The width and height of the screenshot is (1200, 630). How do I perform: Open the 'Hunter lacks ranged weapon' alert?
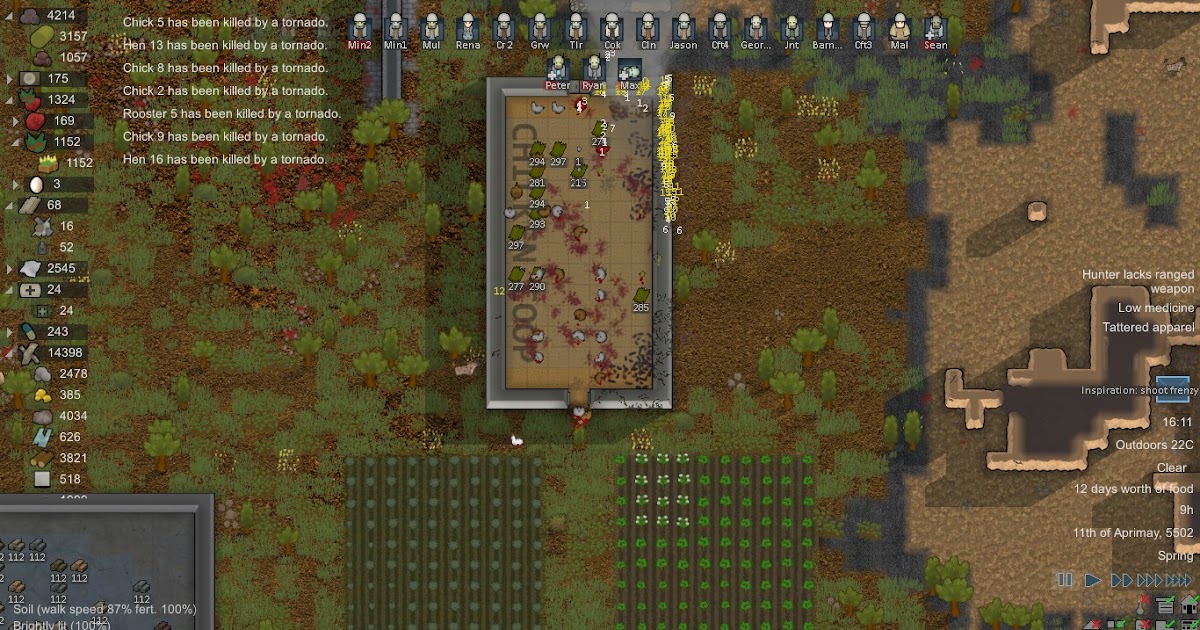[1138, 281]
